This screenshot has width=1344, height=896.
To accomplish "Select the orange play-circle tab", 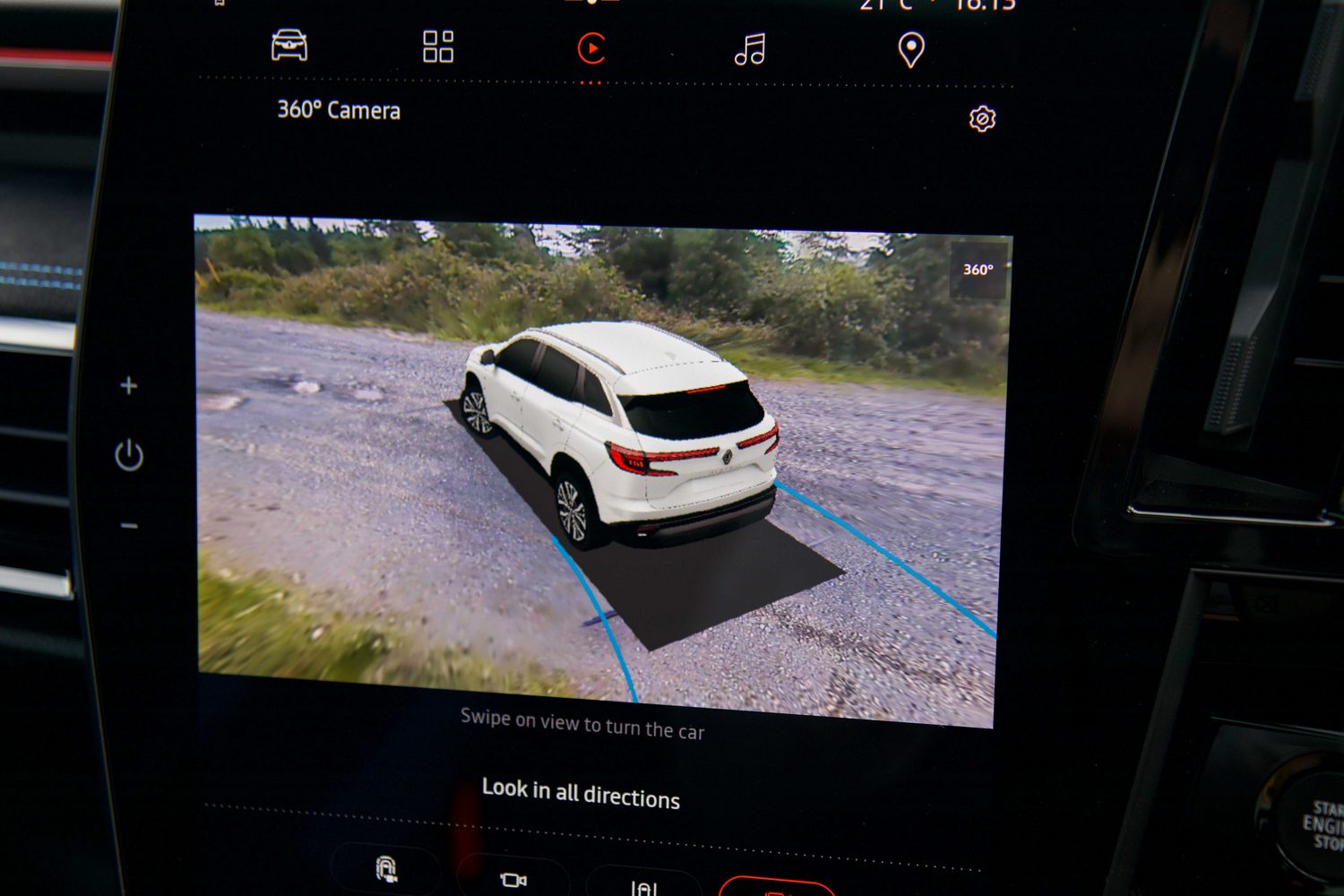I will 591,48.
